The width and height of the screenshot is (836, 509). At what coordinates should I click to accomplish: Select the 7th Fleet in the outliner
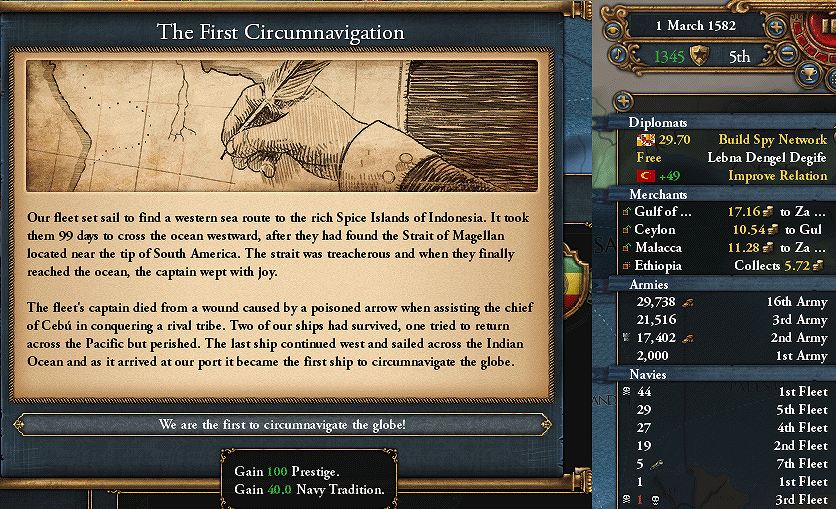coord(728,464)
